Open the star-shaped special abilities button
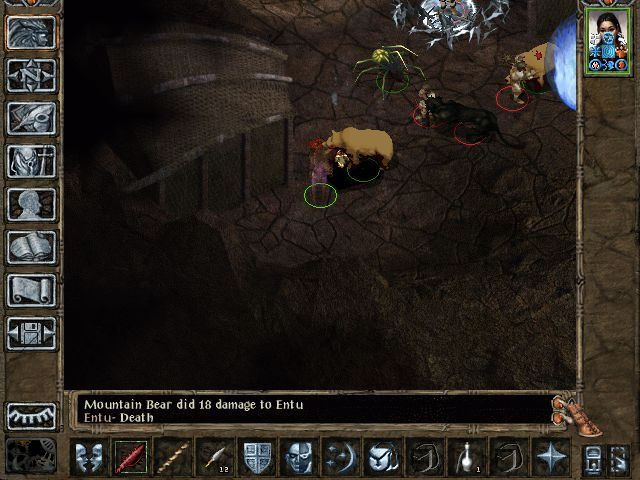 (550, 457)
